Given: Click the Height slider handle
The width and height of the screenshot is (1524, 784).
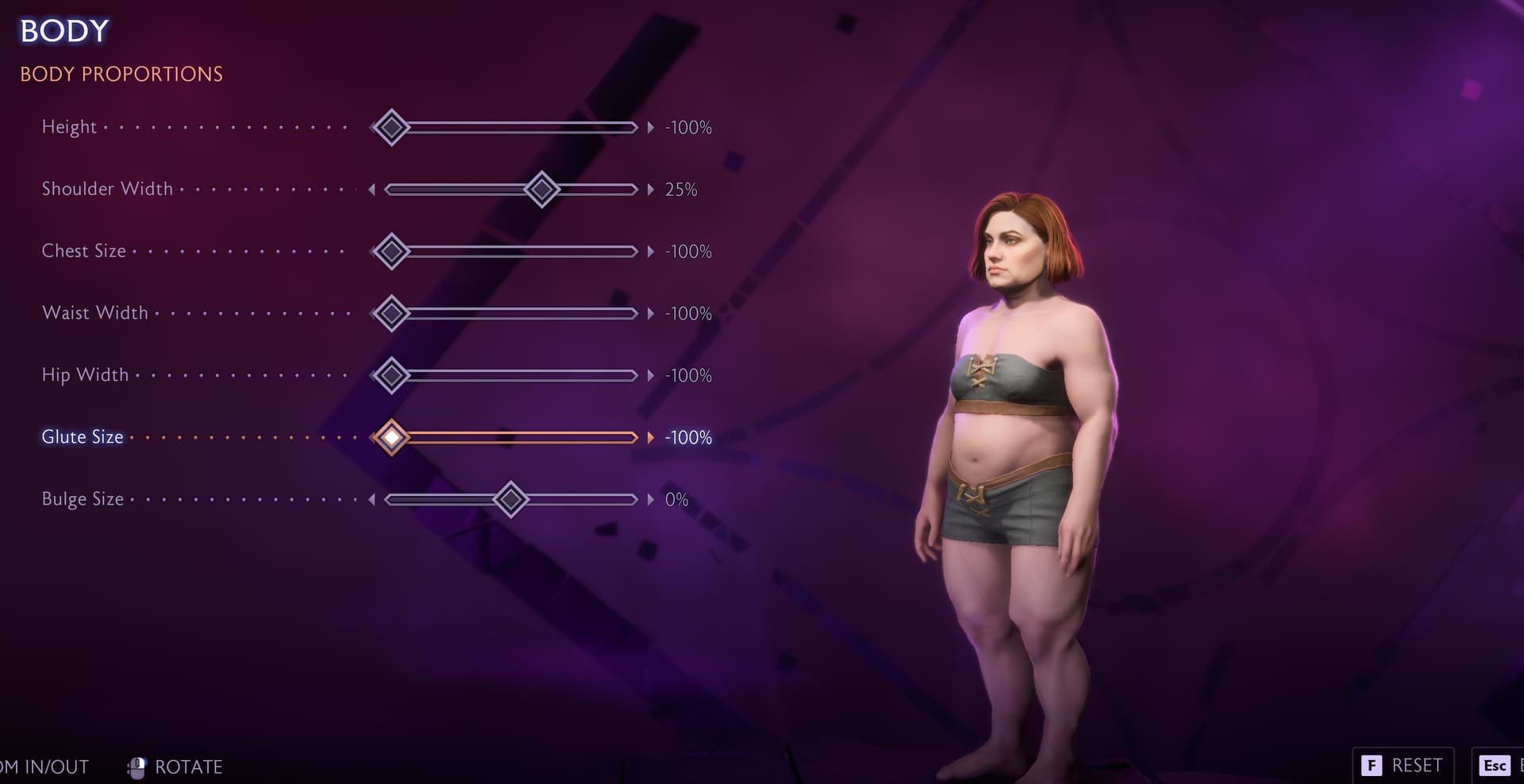Looking at the screenshot, I should pyautogui.click(x=391, y=127).
